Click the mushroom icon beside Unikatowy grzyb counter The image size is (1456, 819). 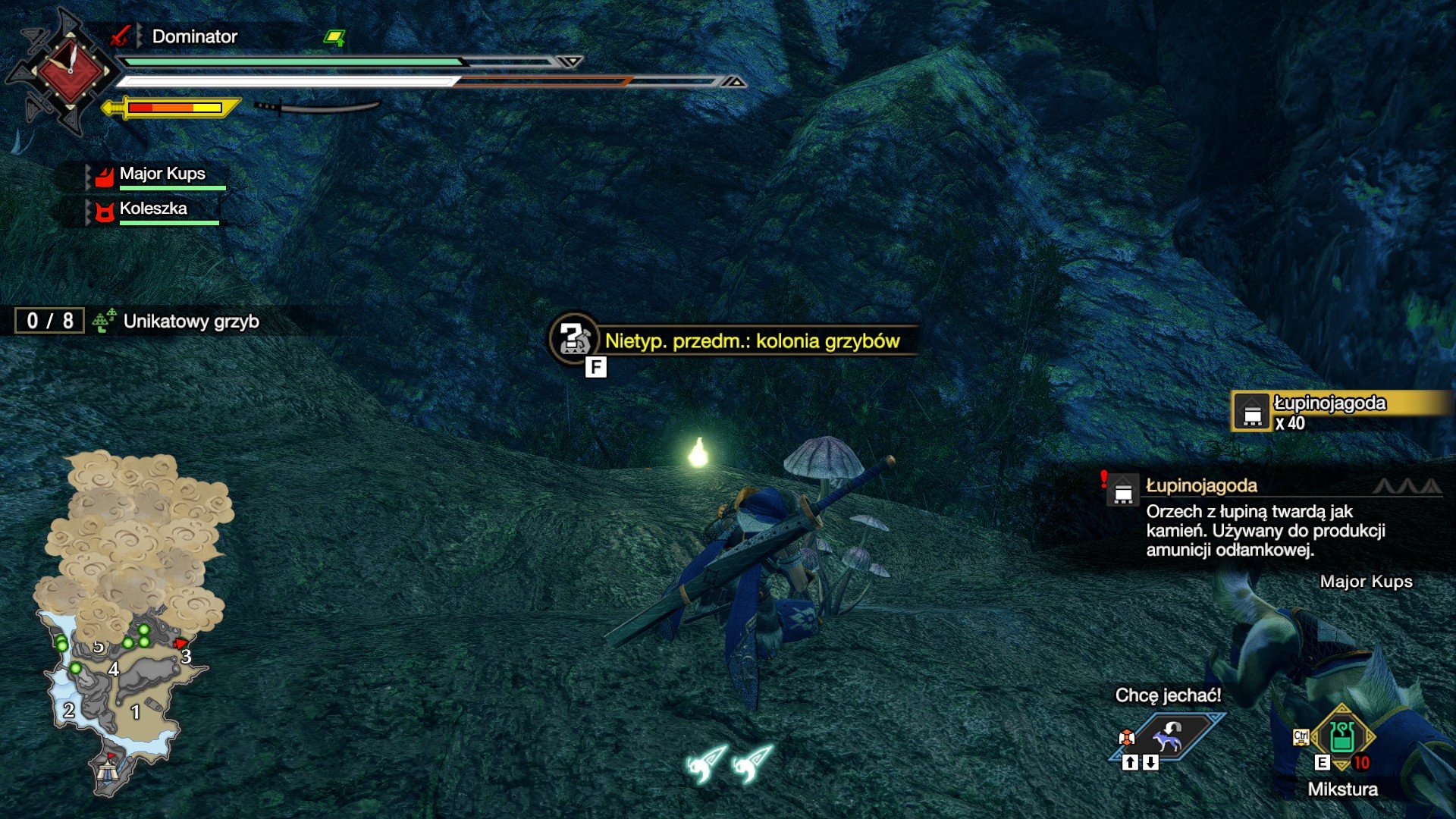102,322
